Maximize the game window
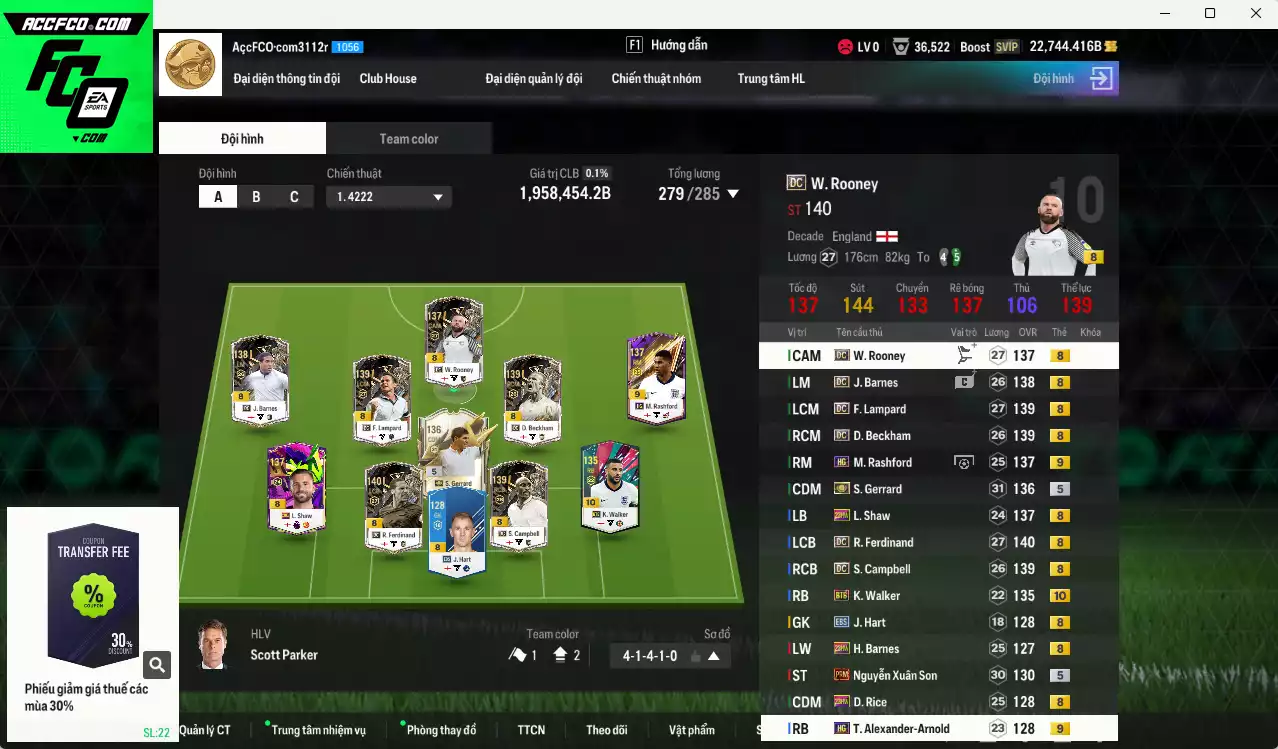 (x=1210, y=13)
